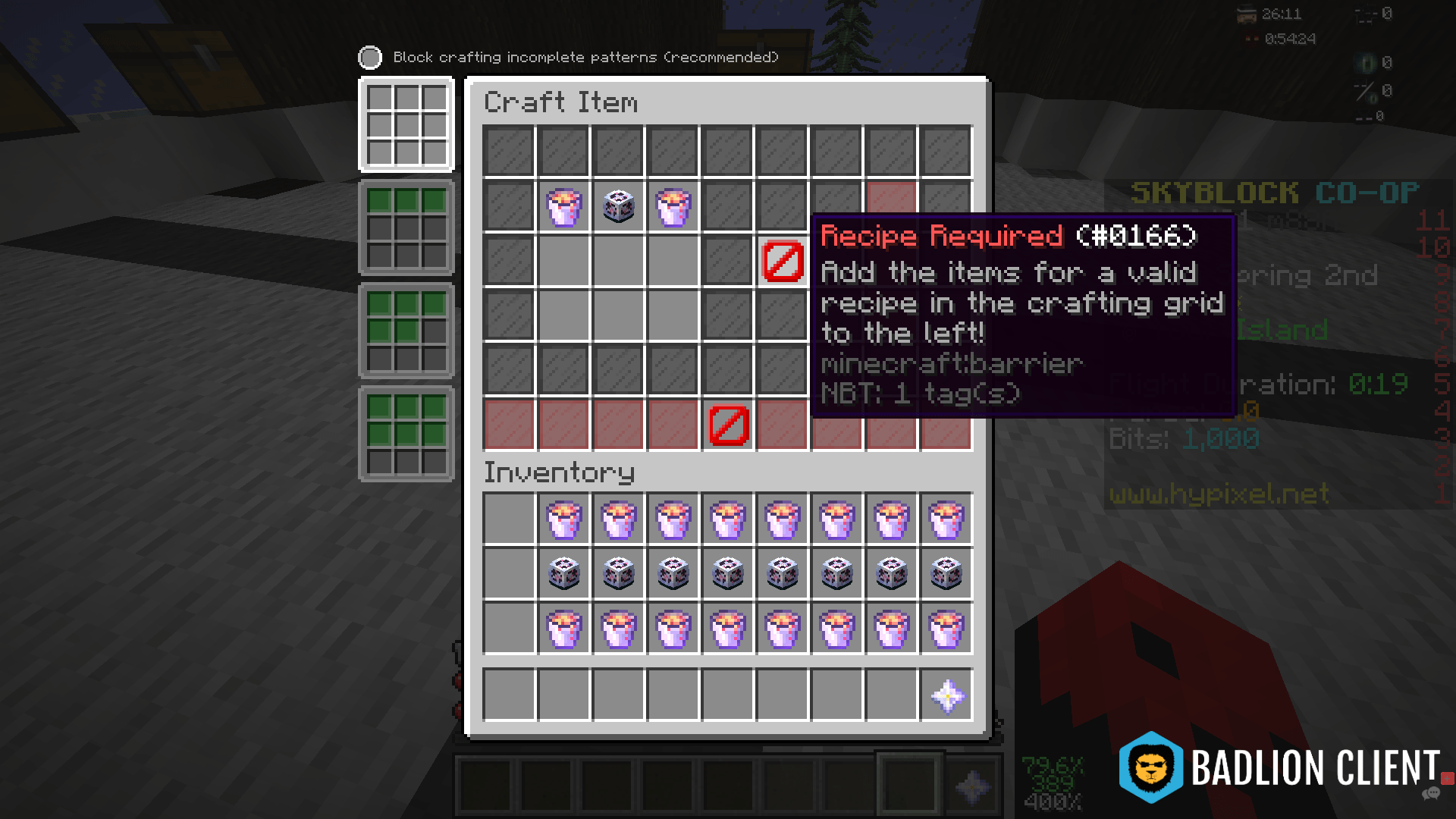1456x819 pixels.
Task: Click an empty slot in the top crafting row
Action: click(x=509, y=152)
